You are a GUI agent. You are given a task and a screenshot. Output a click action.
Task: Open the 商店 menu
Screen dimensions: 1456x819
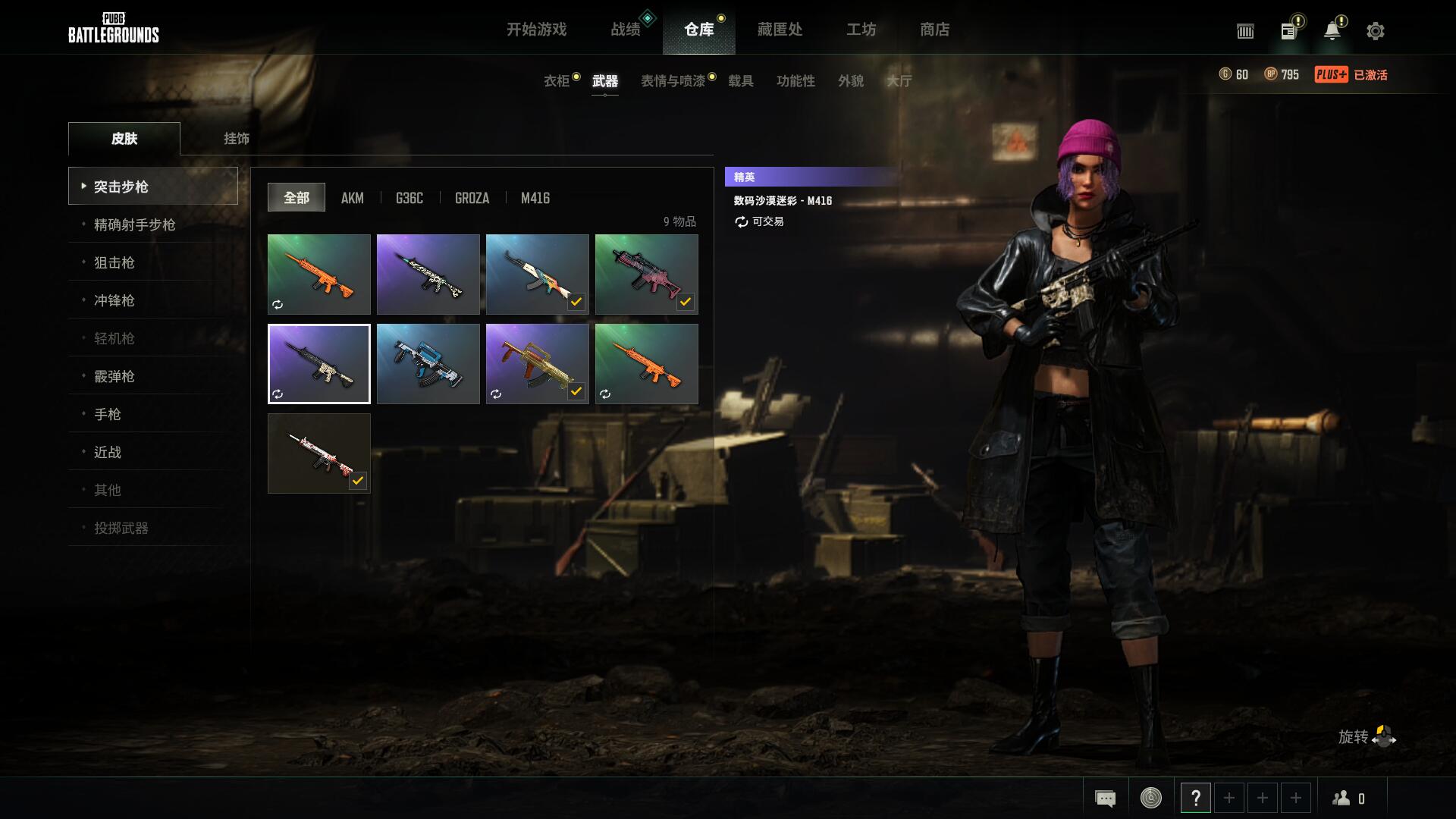point(934,30)
